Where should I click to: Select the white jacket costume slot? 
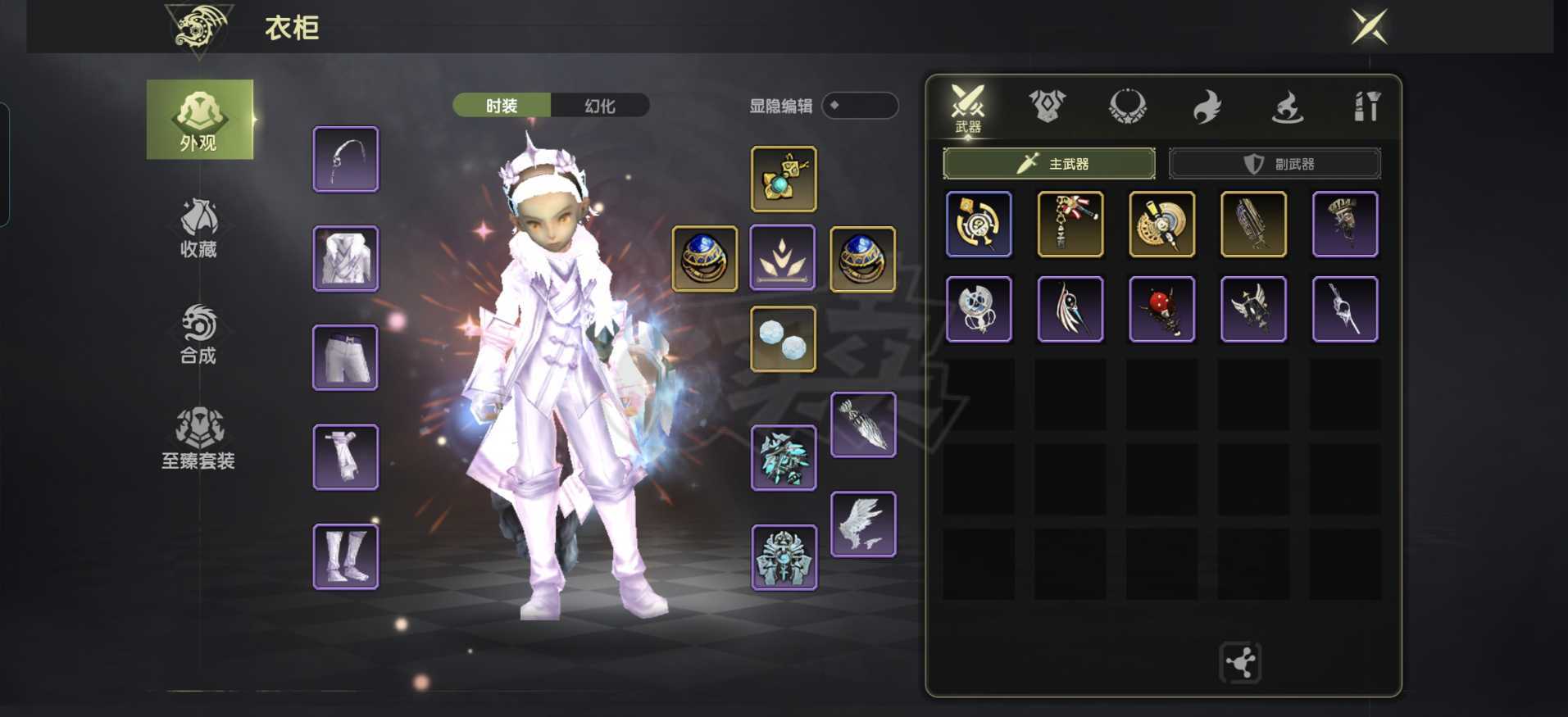(346, 259)
